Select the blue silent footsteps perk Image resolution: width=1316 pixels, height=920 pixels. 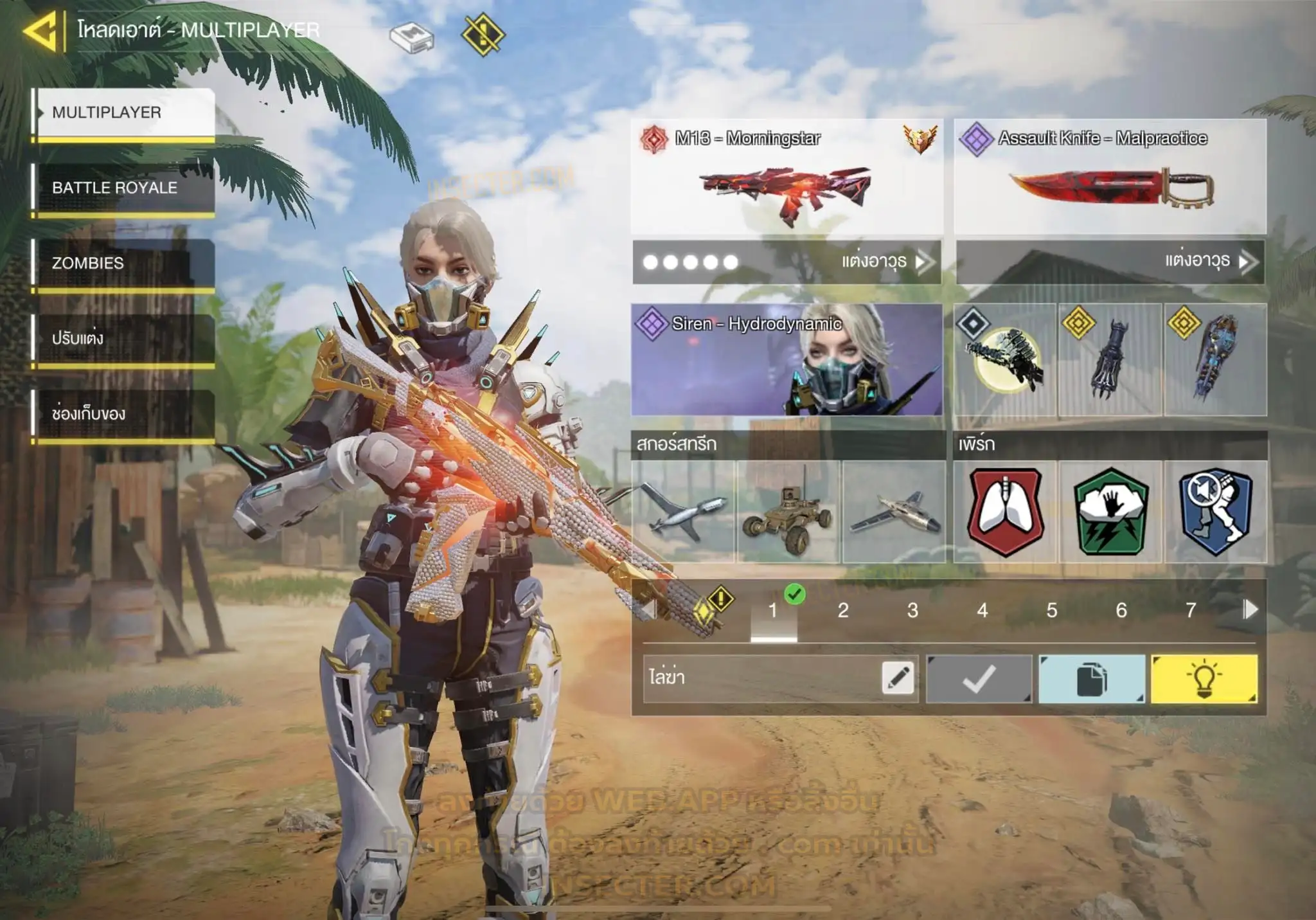1215,512
